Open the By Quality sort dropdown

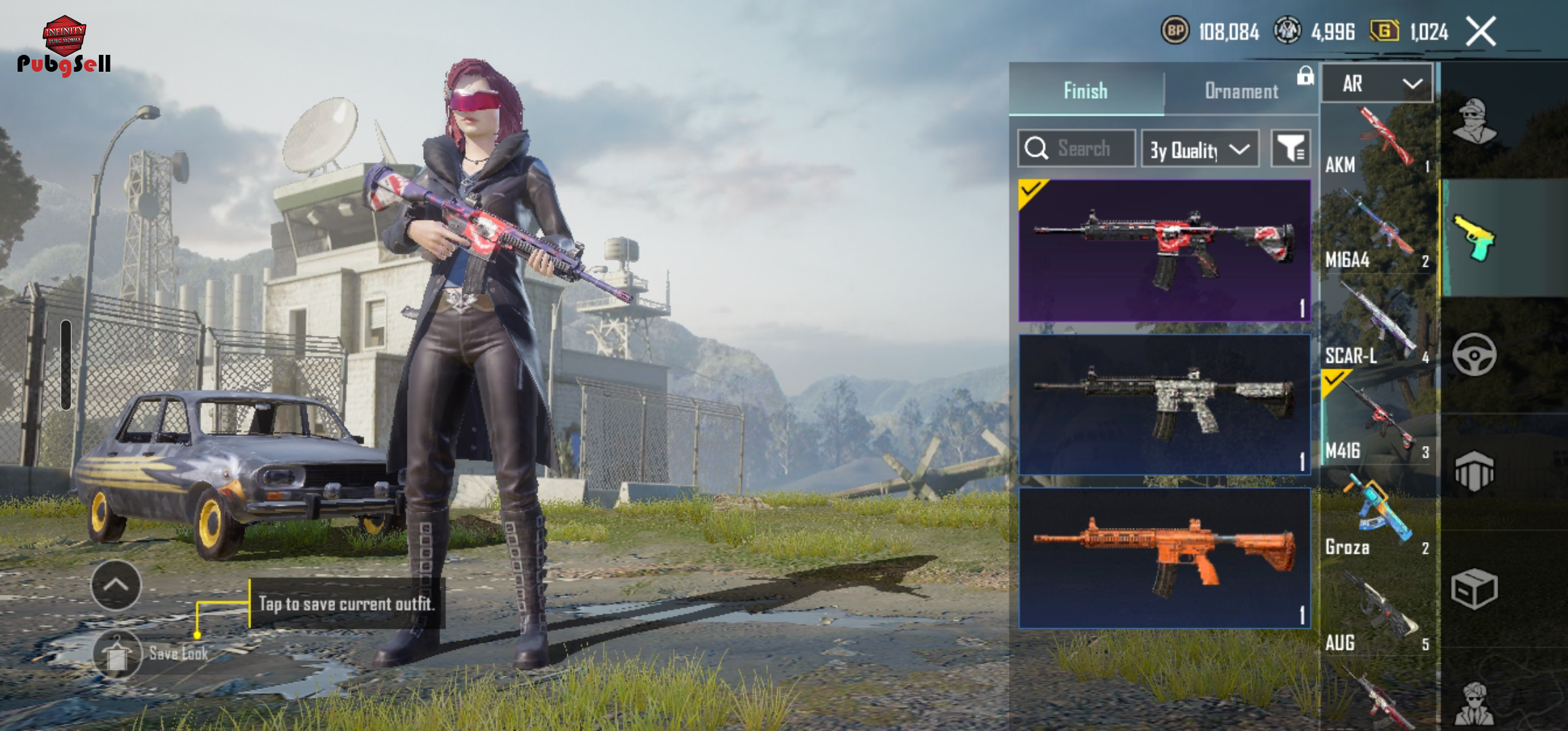(x=1200, y=149)
